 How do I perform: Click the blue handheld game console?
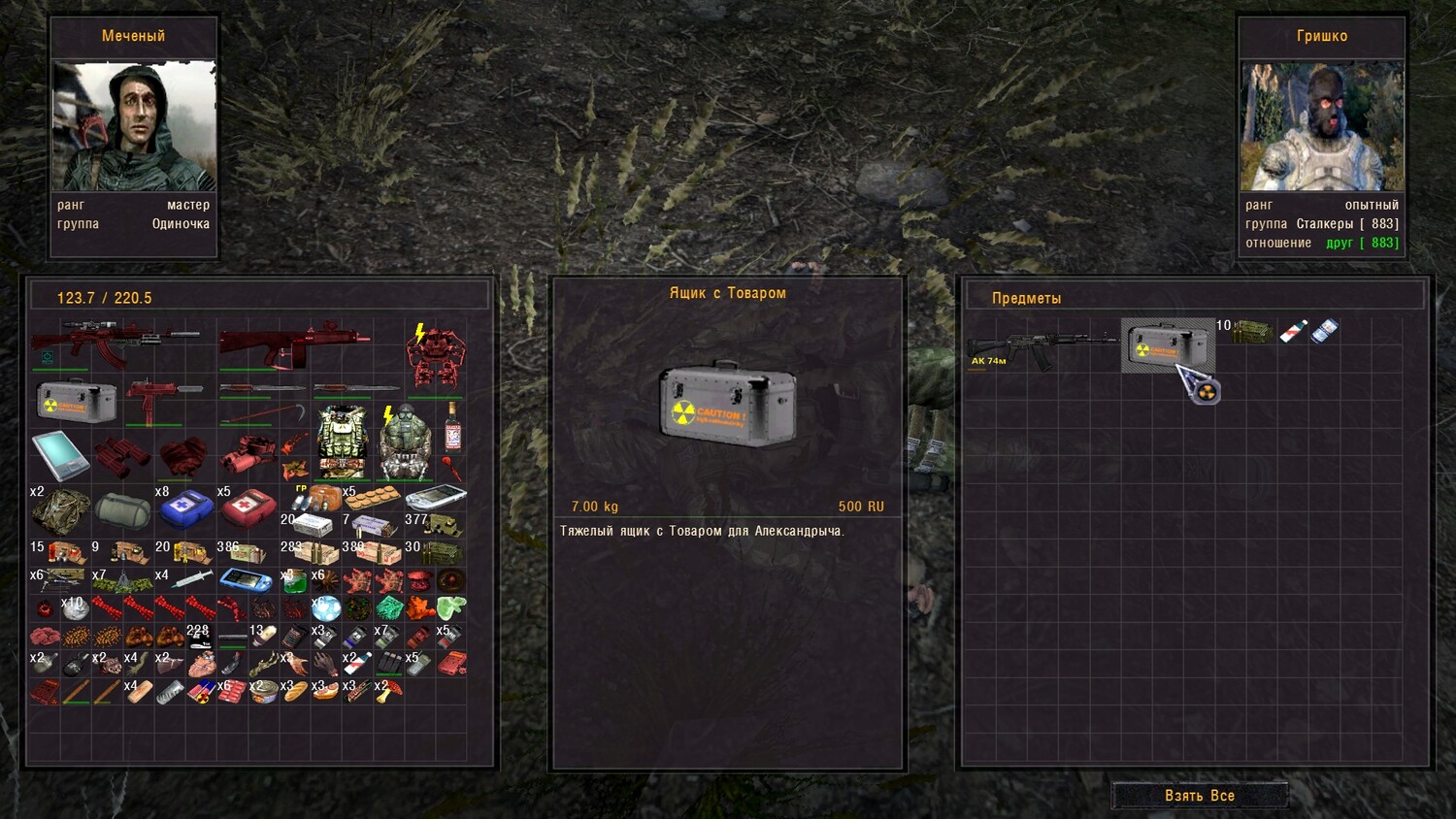[x=246, y=580]
